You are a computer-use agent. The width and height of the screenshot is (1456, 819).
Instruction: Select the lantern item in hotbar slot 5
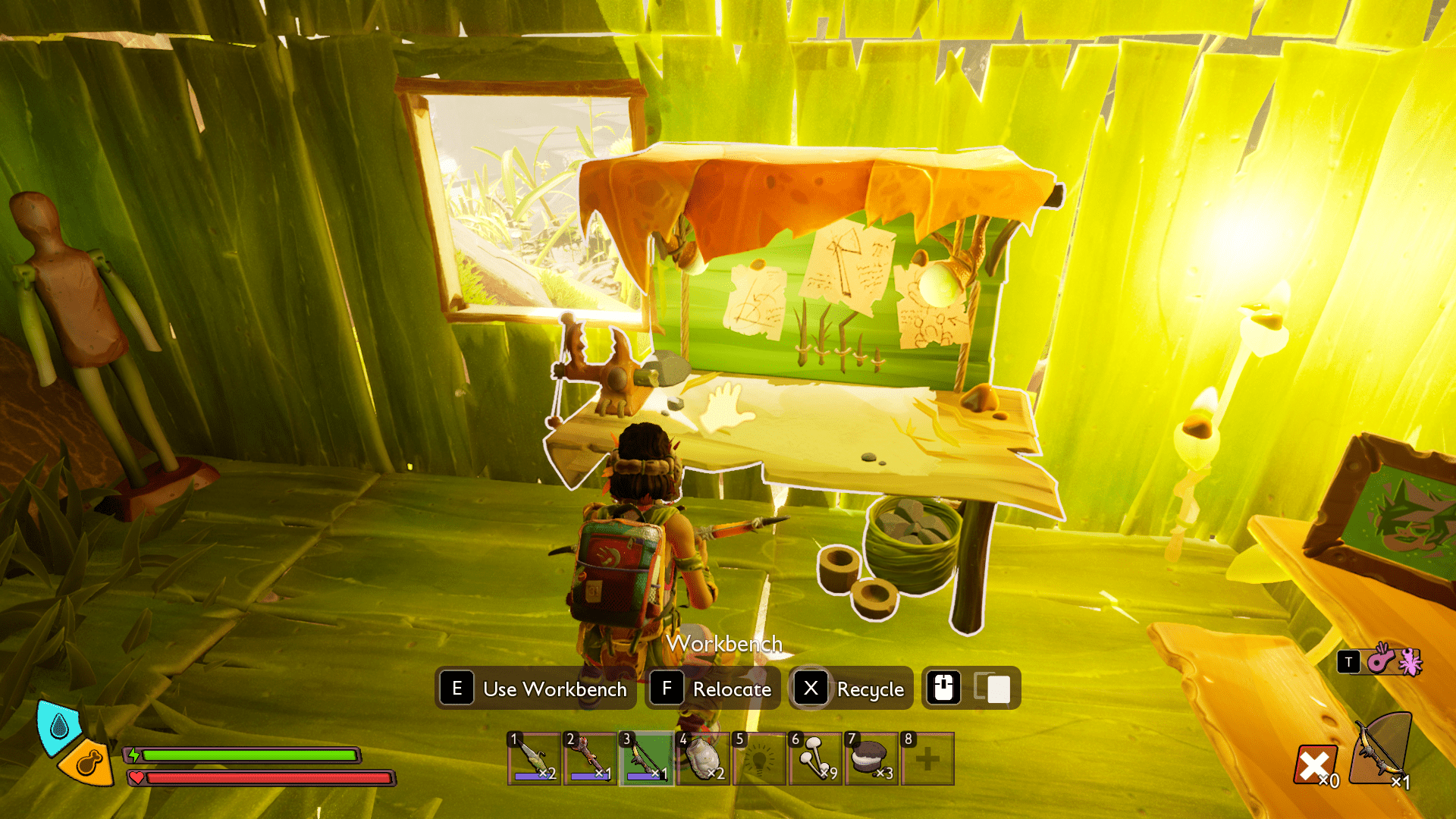(x=758, y=758)
